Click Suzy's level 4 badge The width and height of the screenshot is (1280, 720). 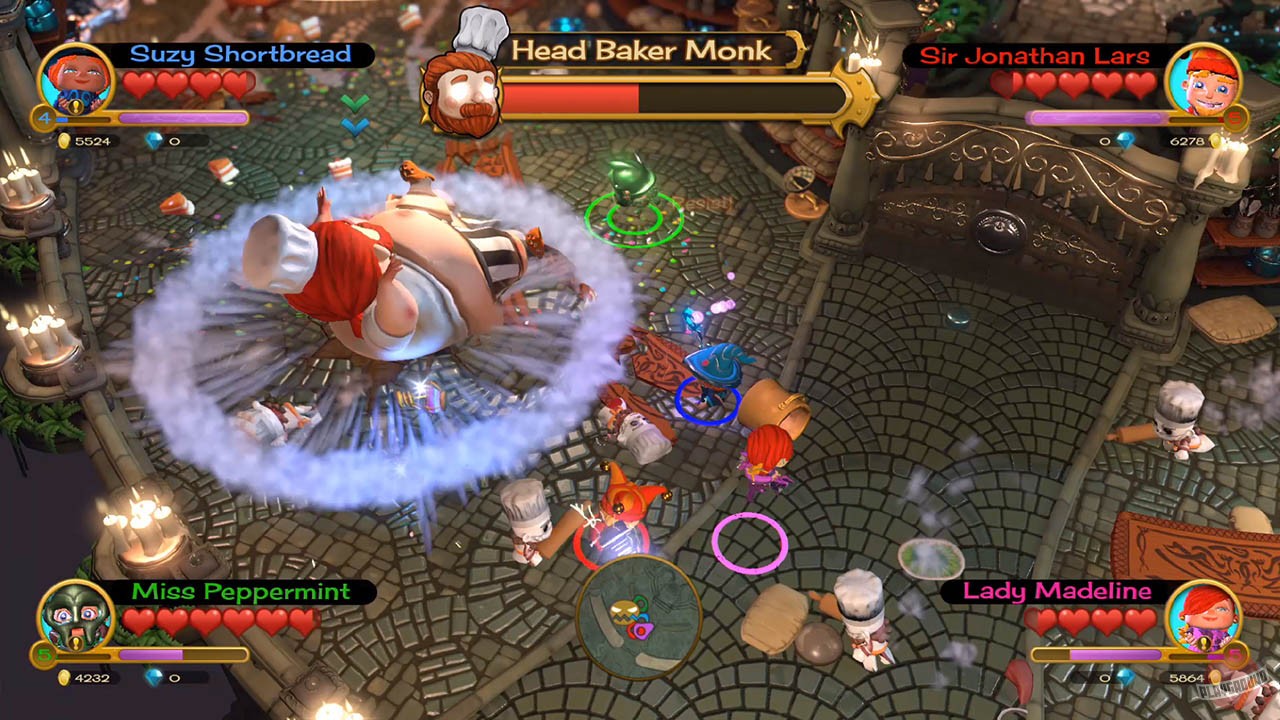44,118
